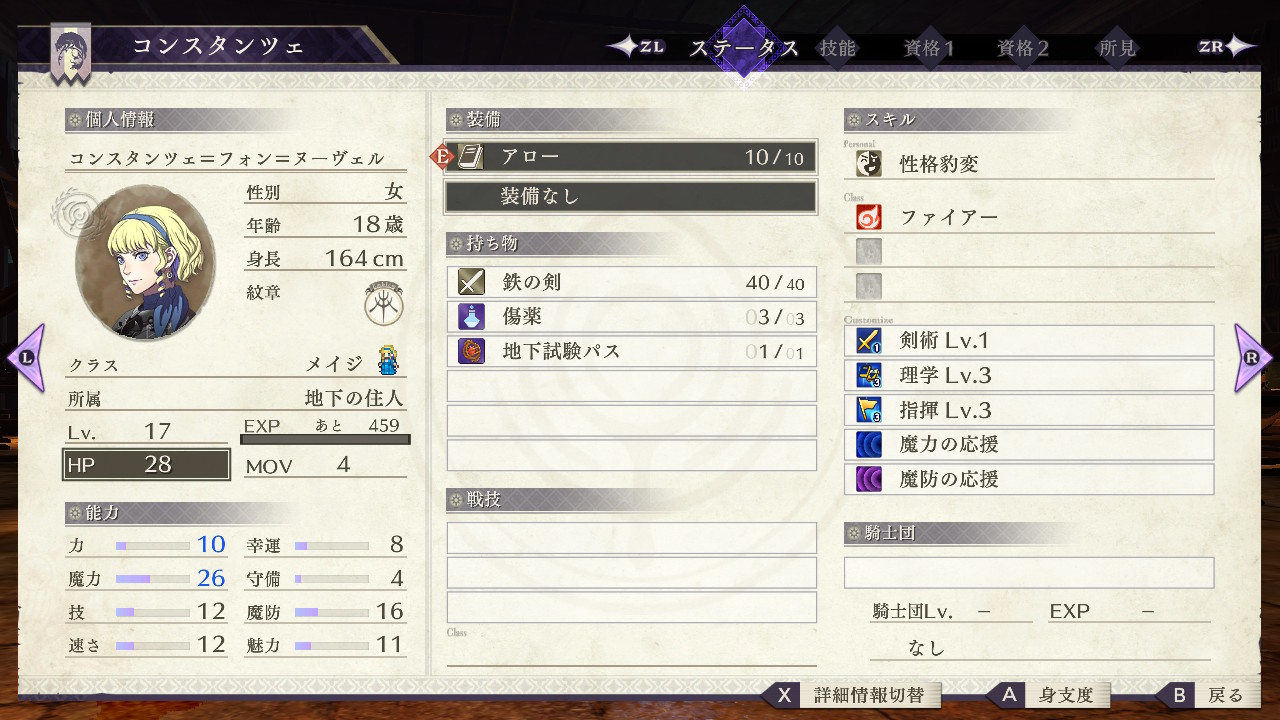Select the 地下試験パス item
The width and height of the screenshot is (1280, 720).
click(631, 351)
